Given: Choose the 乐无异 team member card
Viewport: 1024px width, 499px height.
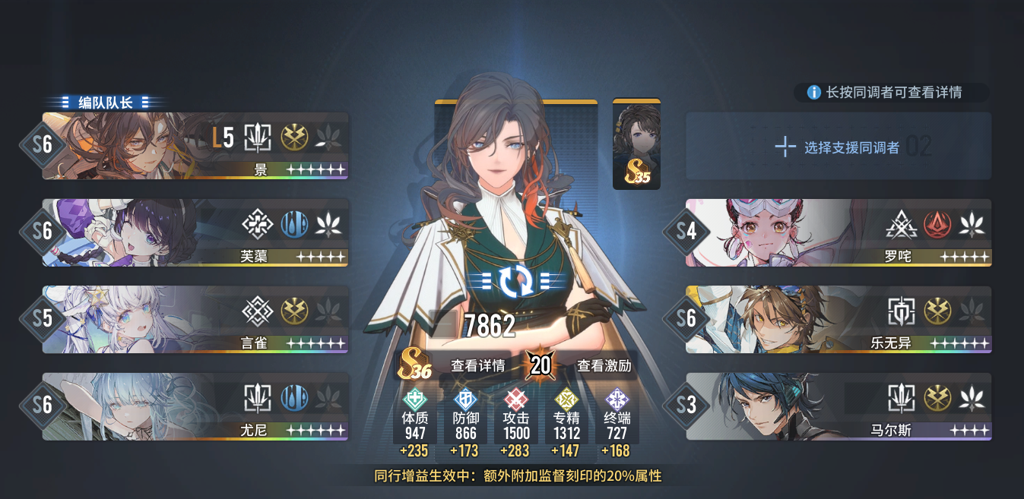Looking at the screenshot, I should coord(838,320).
